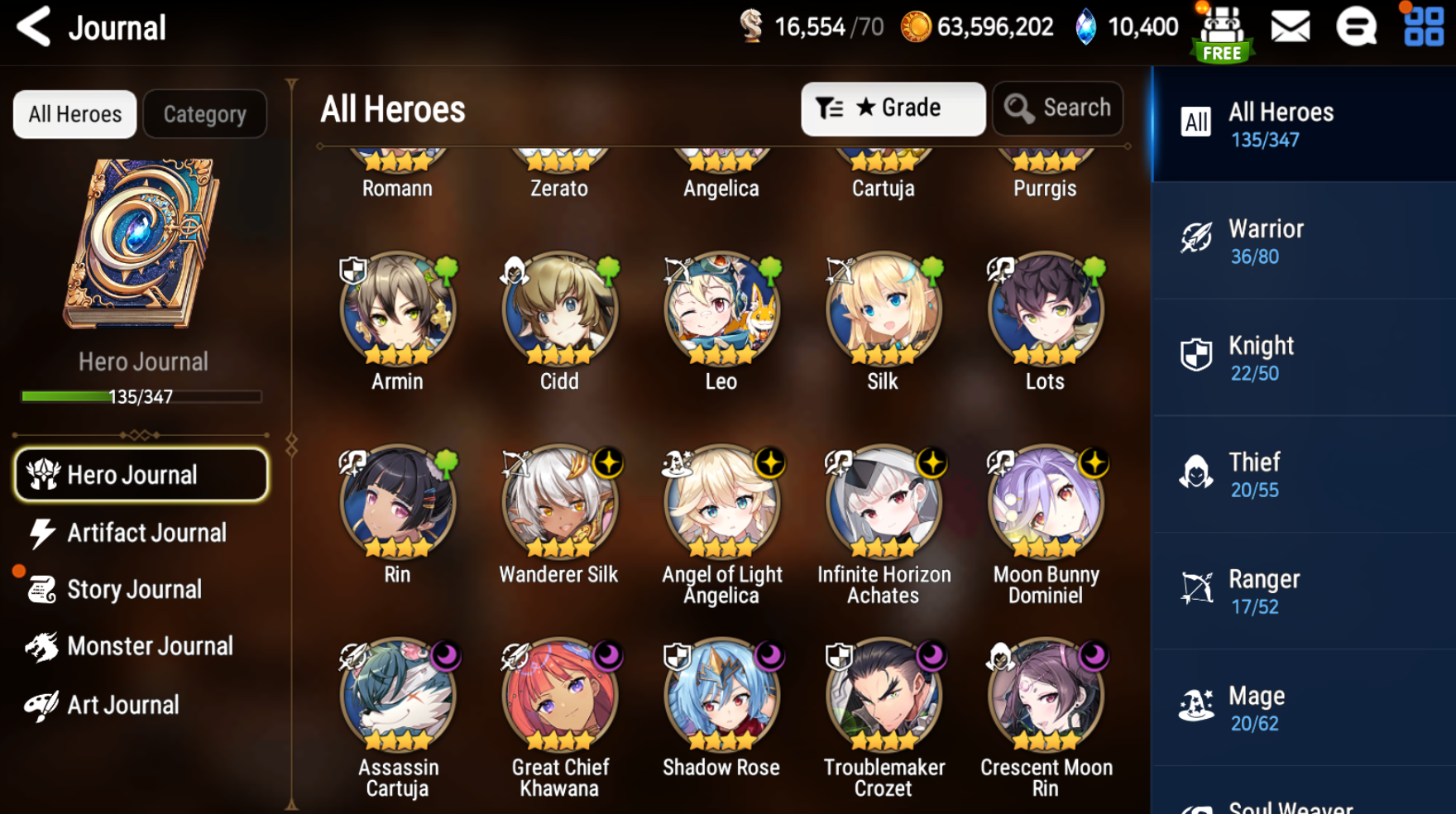Open the Story Journal

click(x=132, y=590)
